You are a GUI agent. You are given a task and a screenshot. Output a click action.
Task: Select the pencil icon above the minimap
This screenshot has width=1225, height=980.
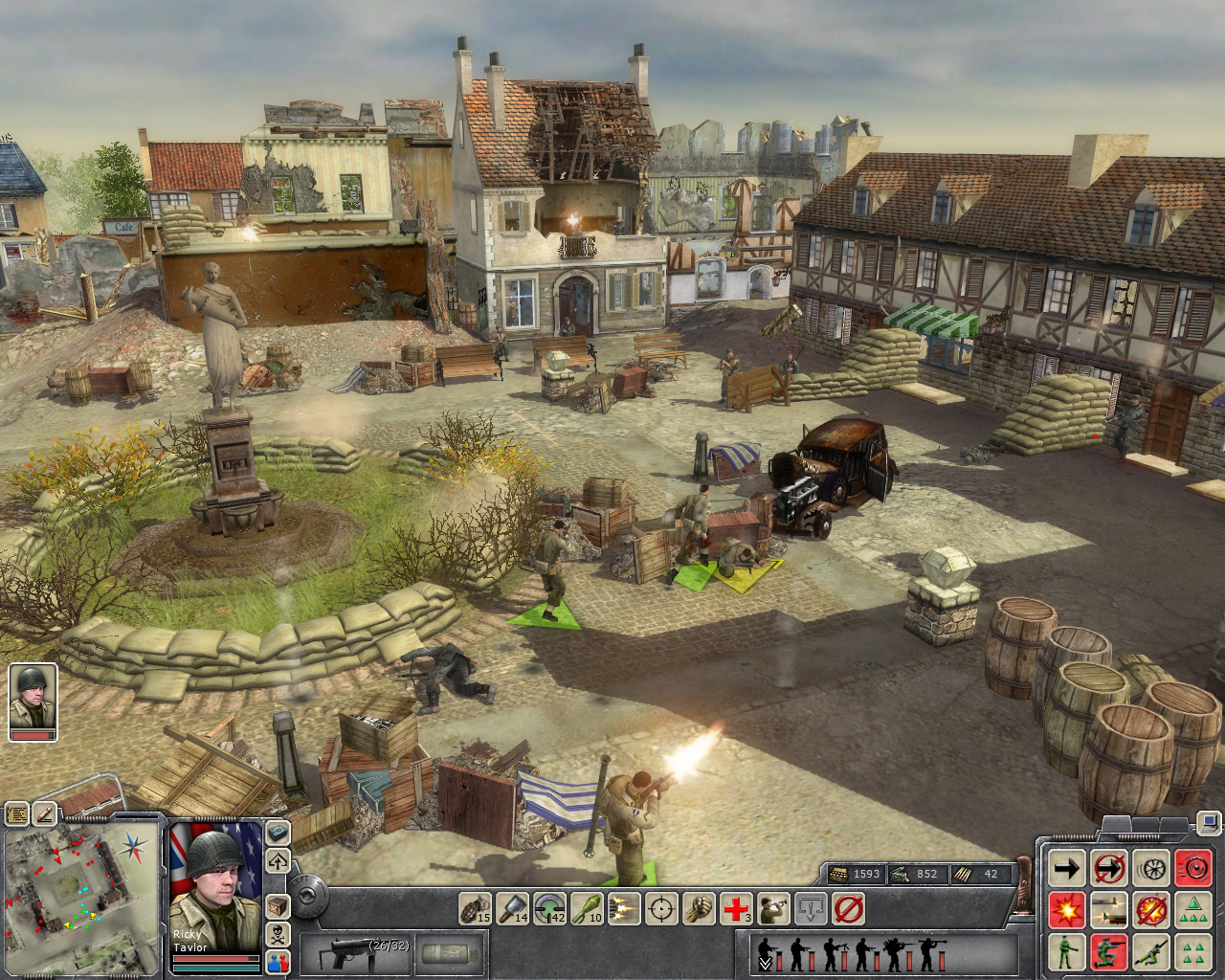click(x=45, y=813)
